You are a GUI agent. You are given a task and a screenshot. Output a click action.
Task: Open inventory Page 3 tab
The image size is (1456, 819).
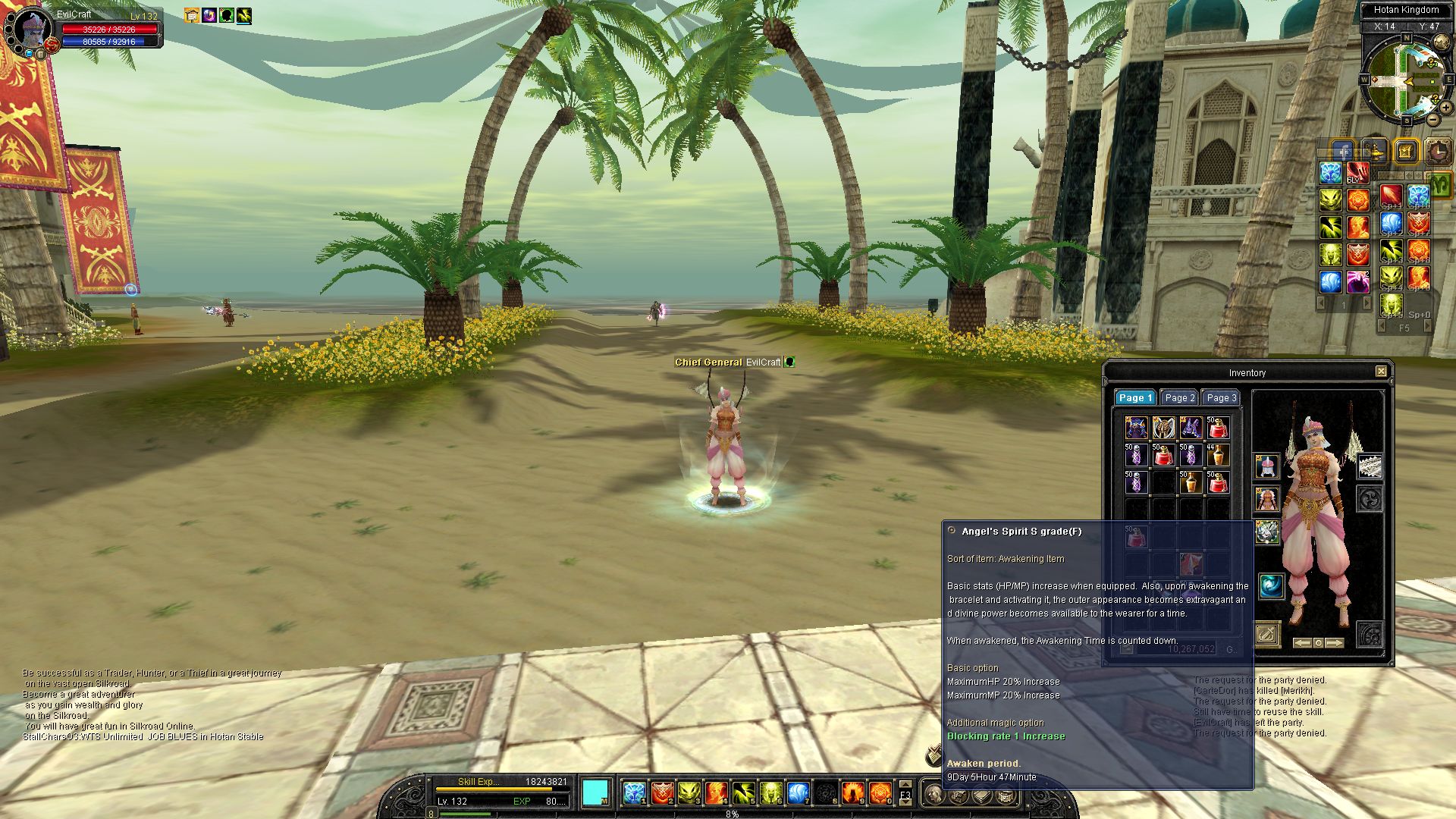1221,398
